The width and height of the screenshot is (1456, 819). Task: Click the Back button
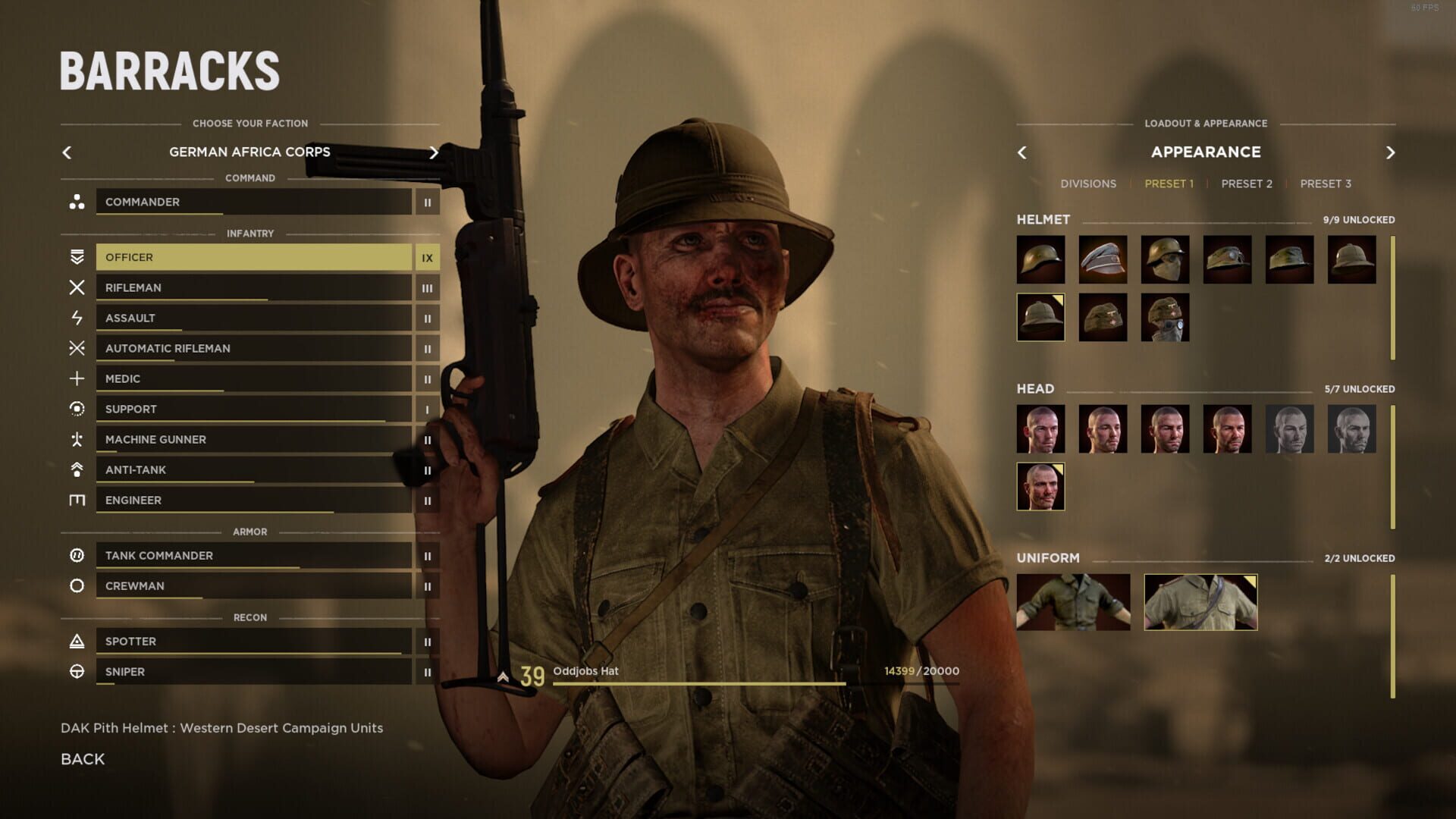pyautogui.click(x=82, y=758)
